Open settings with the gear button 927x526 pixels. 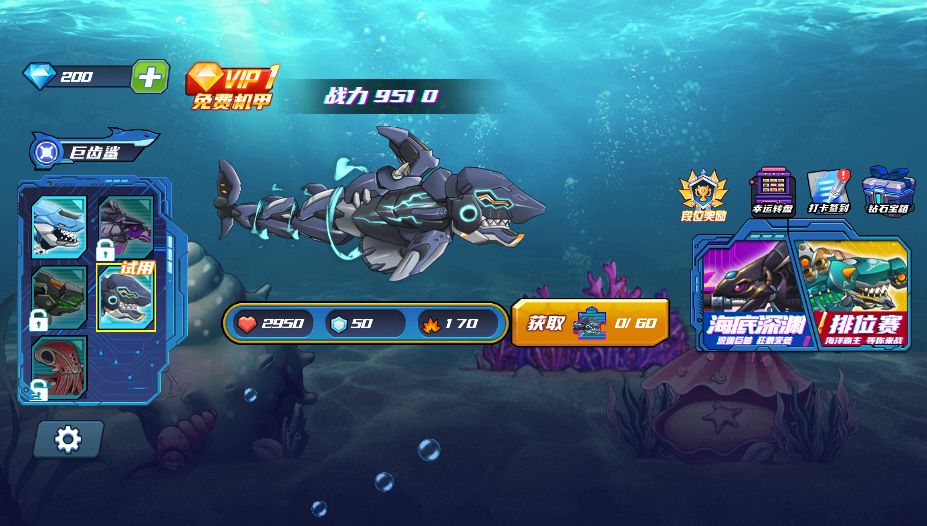point(68,438)
